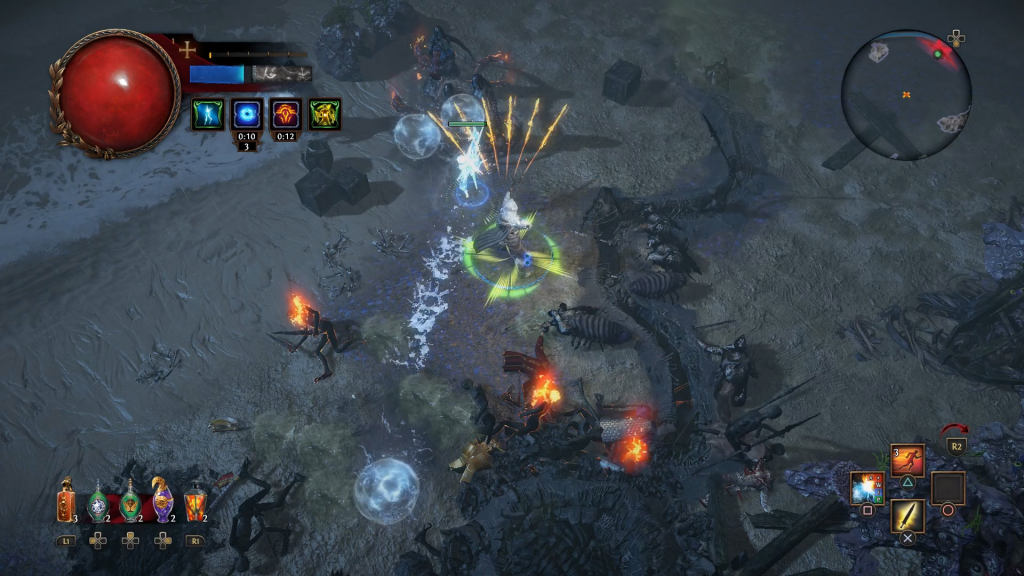Use the green flask with the blue-white orb
This screenshot has width=1024, height=576.
[98, 502]
